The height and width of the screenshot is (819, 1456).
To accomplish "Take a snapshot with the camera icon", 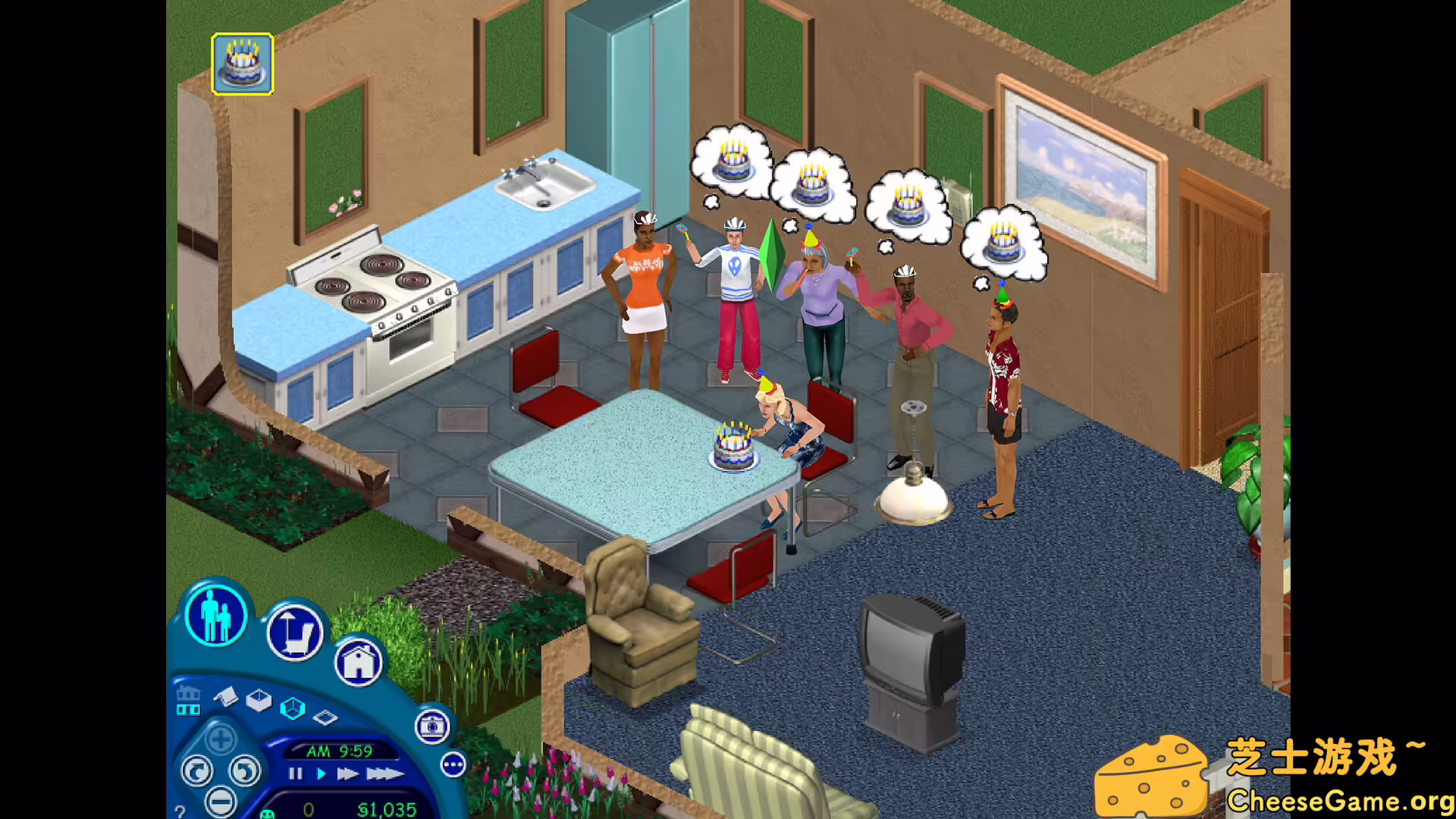I will (431, 728).
